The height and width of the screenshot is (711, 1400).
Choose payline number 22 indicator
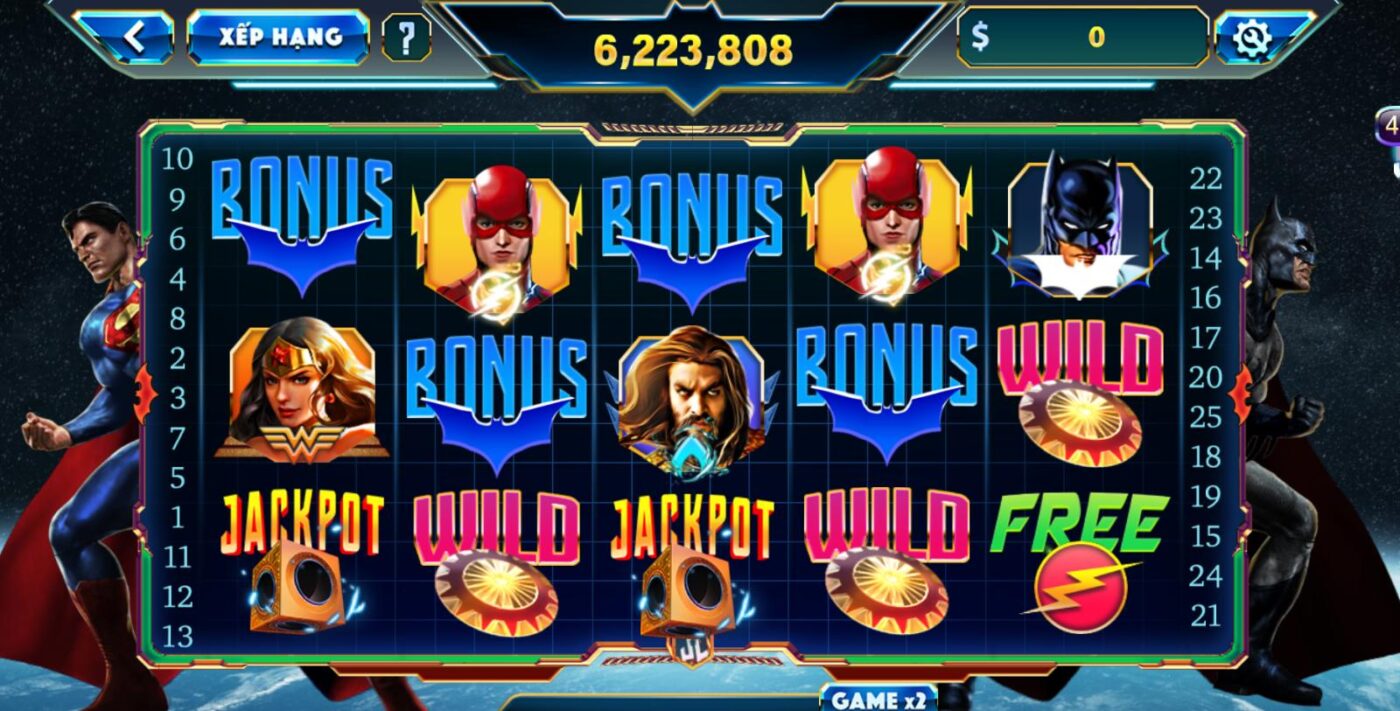point(1206,179)
